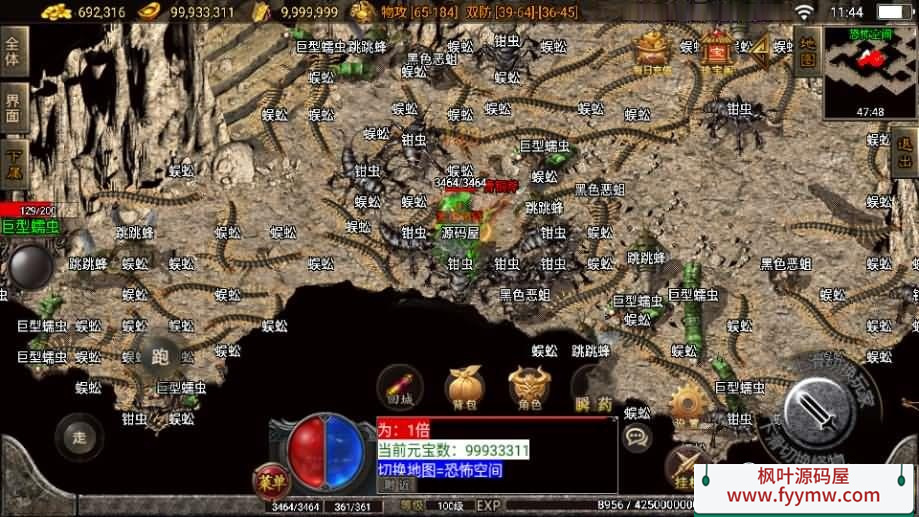The height and width of the screenshot is (517, 919).
Task: Tap the 走 (walk) movement button
Action: click(79, 435)
